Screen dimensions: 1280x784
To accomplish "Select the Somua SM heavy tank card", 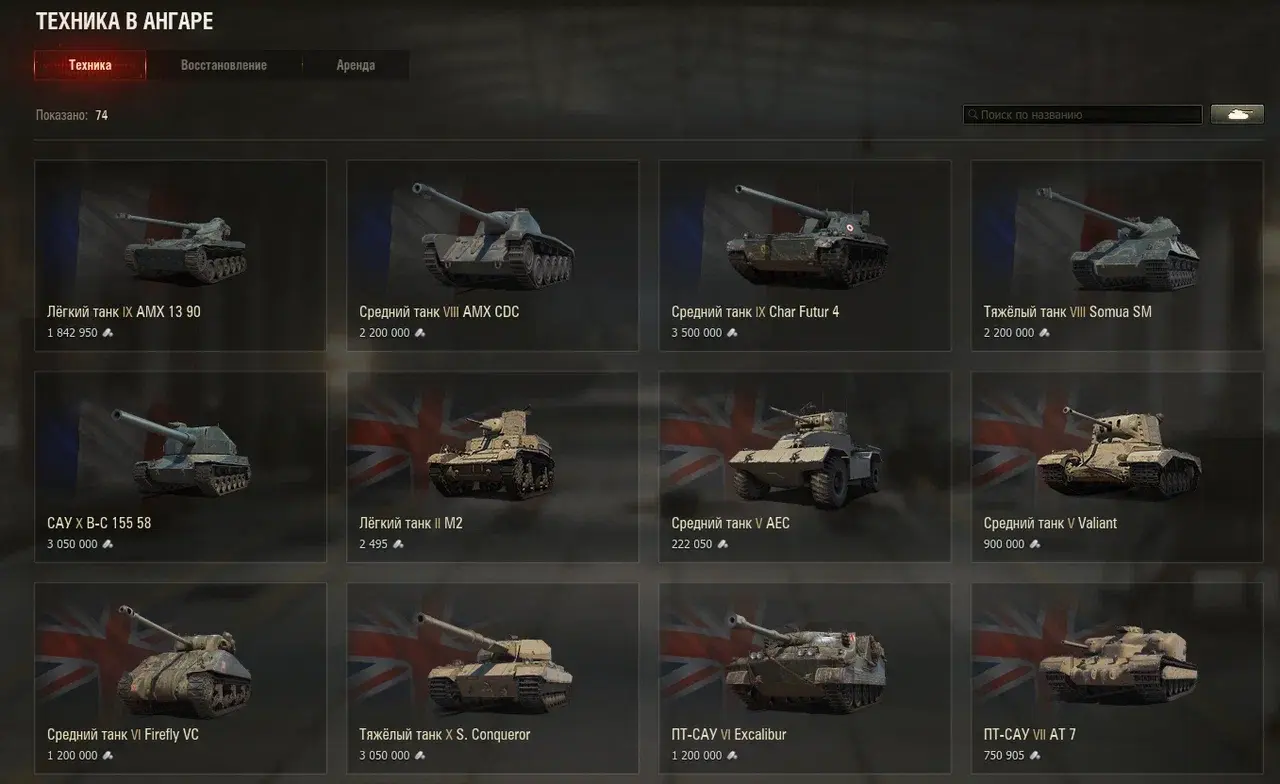I will click(x=1116, y=255).
